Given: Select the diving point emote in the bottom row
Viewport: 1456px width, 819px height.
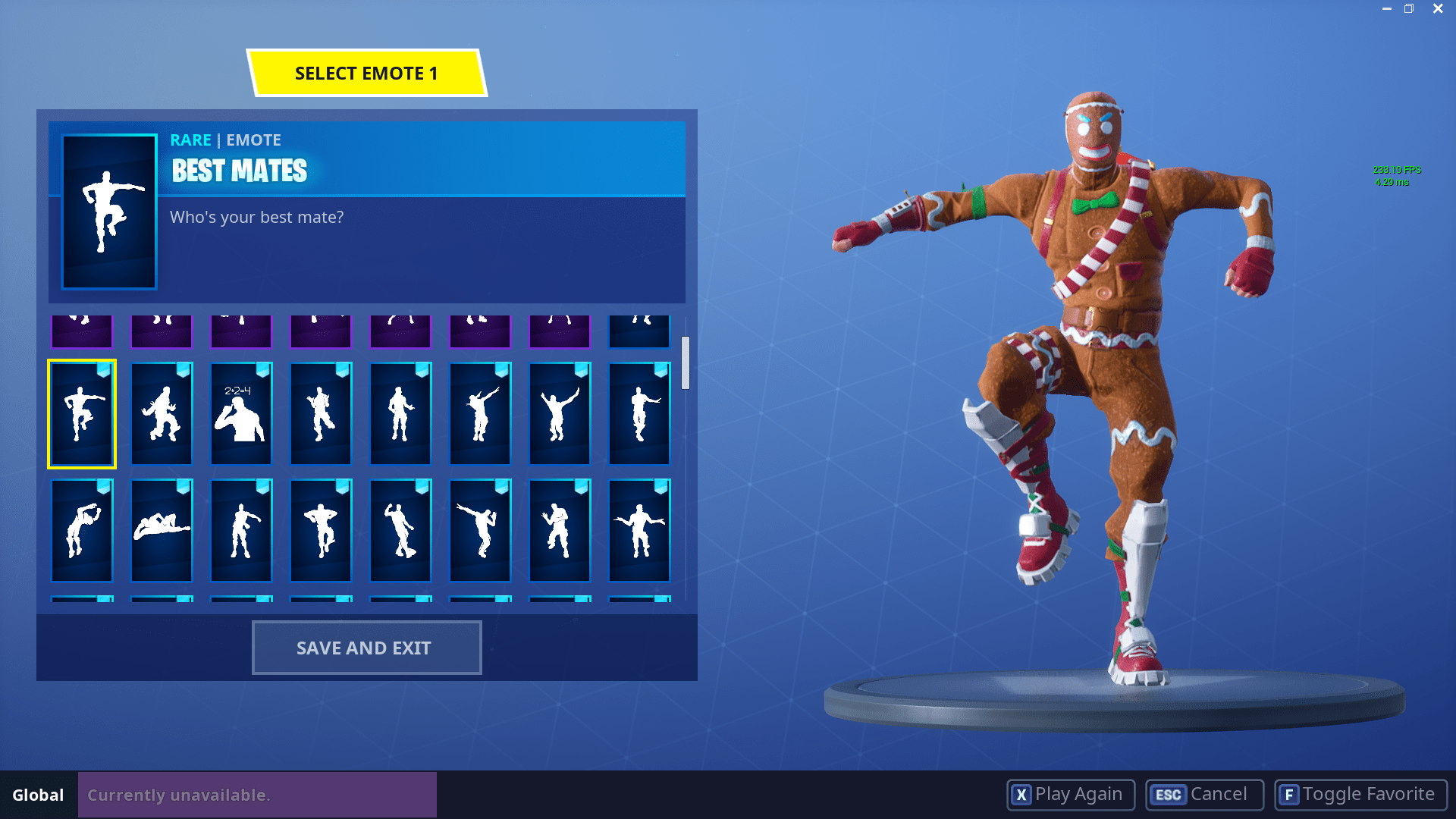Looking at the screenshot, I should point(479,529).
